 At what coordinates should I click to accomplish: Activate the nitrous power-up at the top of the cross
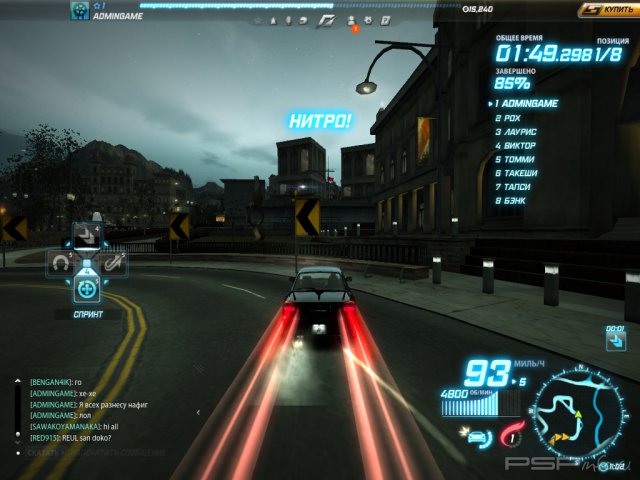click(x=87, y=236)
